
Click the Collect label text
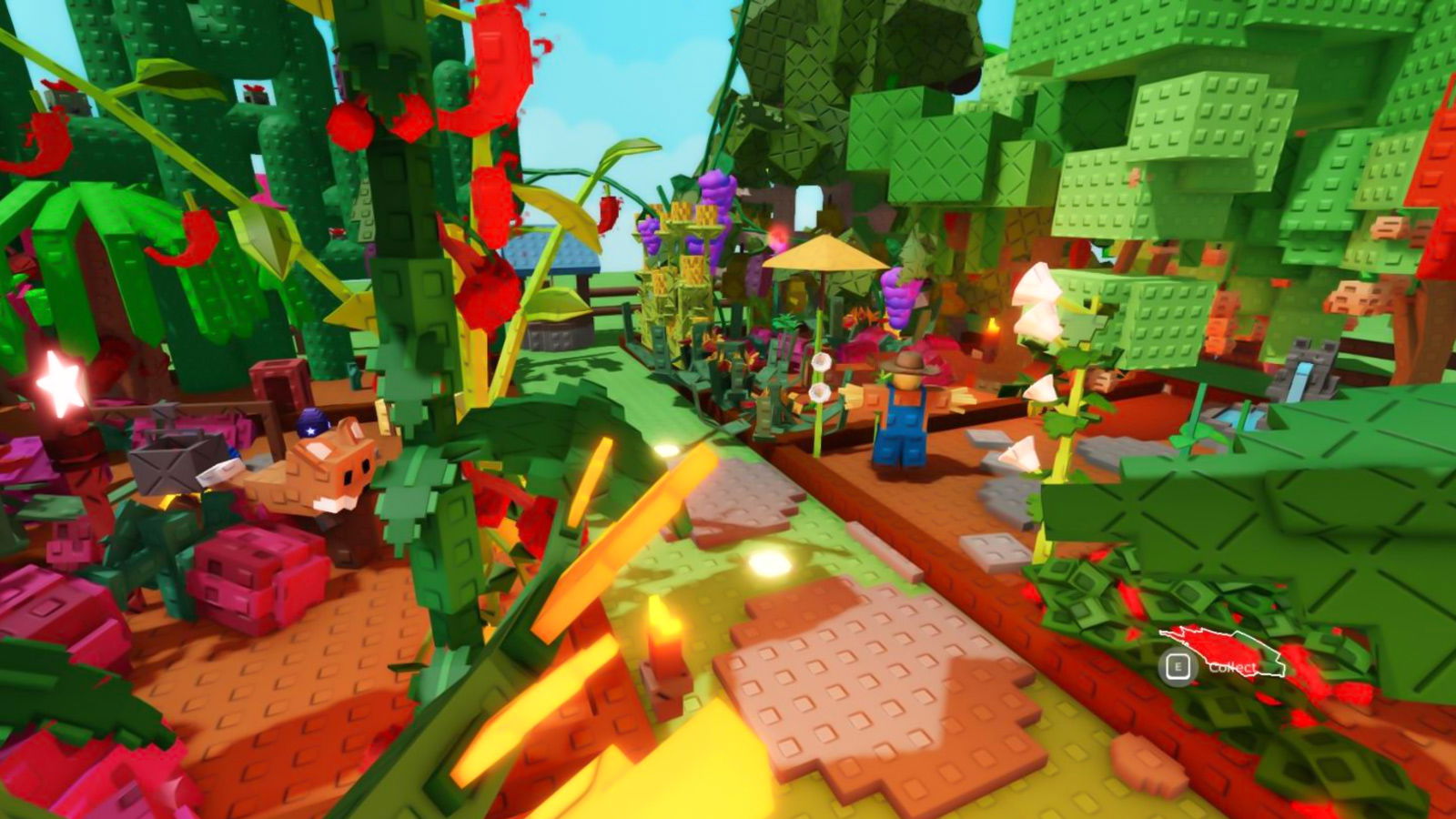[x=1234, y=667]
